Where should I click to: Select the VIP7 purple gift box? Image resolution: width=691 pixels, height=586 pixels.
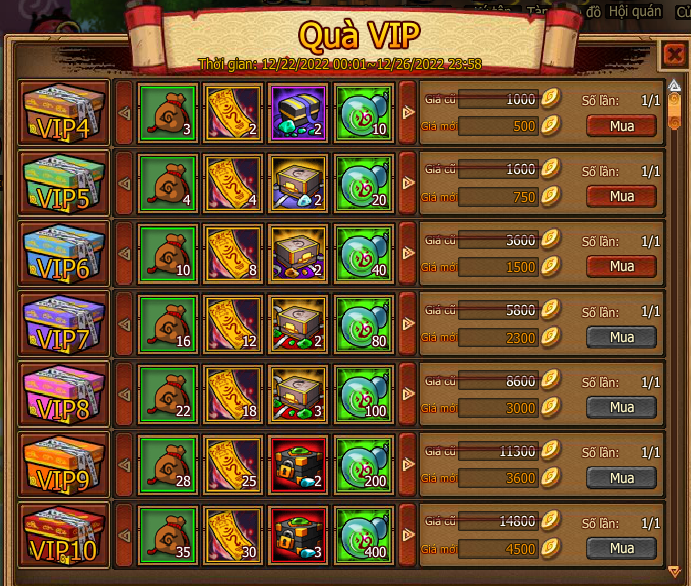pyautogui.click(x=64, y=326)
